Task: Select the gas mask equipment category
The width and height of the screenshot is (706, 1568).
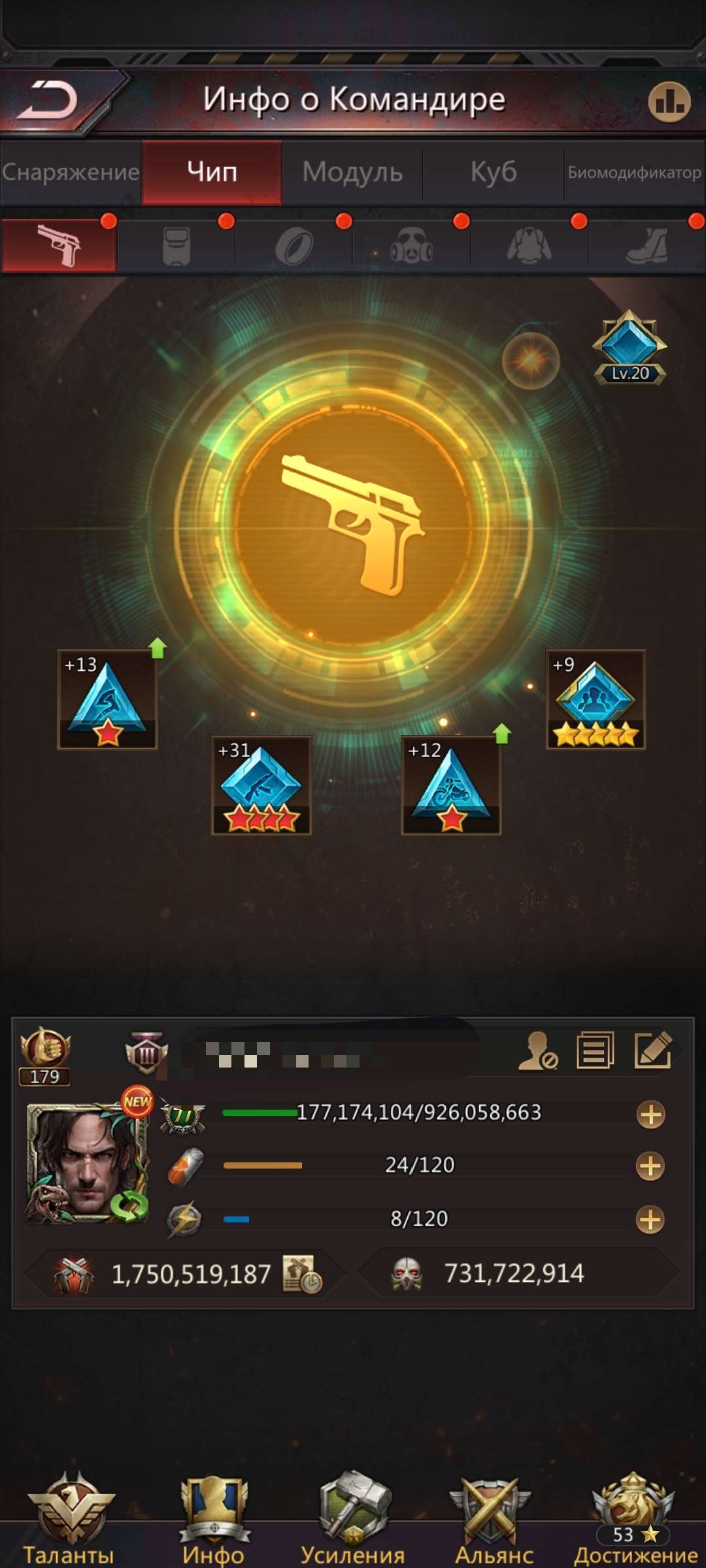Action: click(411, 246)
